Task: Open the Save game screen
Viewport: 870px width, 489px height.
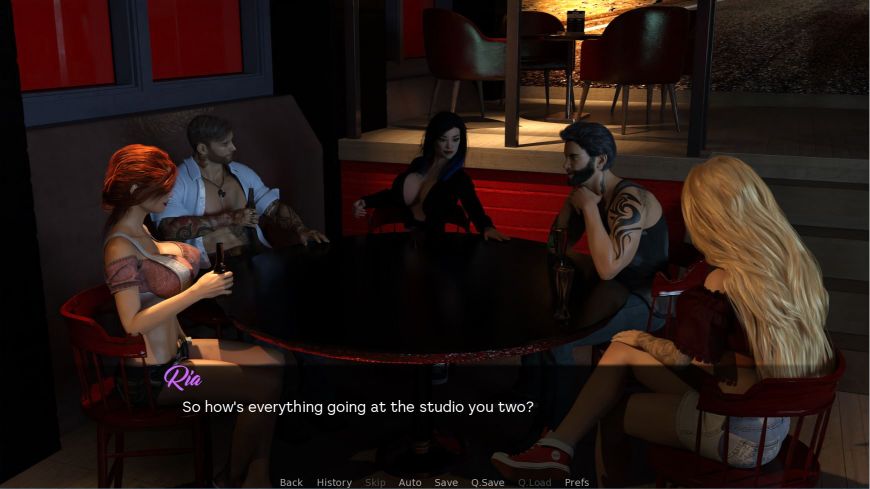Action: pos(446,482)
